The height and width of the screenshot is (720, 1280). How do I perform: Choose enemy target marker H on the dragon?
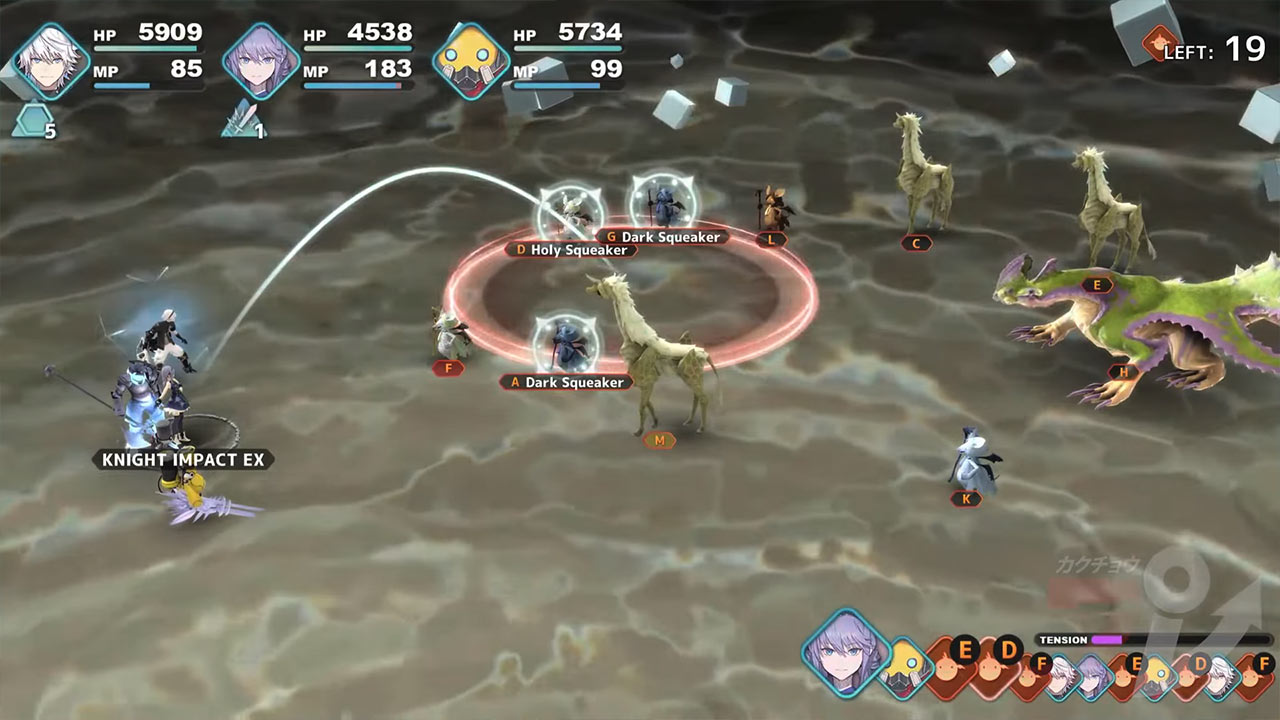point(1123,372)
